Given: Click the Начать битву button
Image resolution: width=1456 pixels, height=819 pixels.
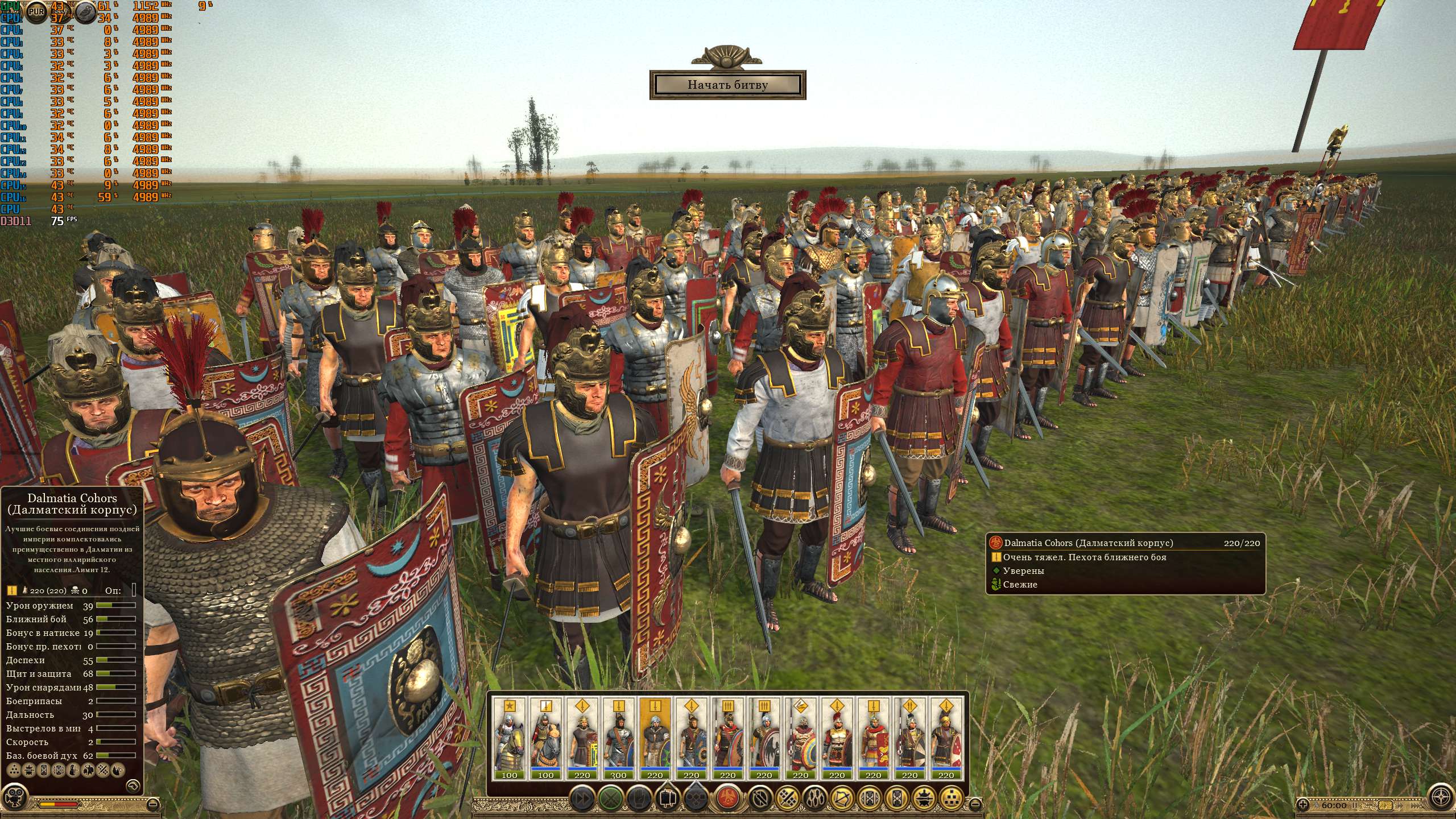Looking at the screenshot, I should (x=727, y=85).
